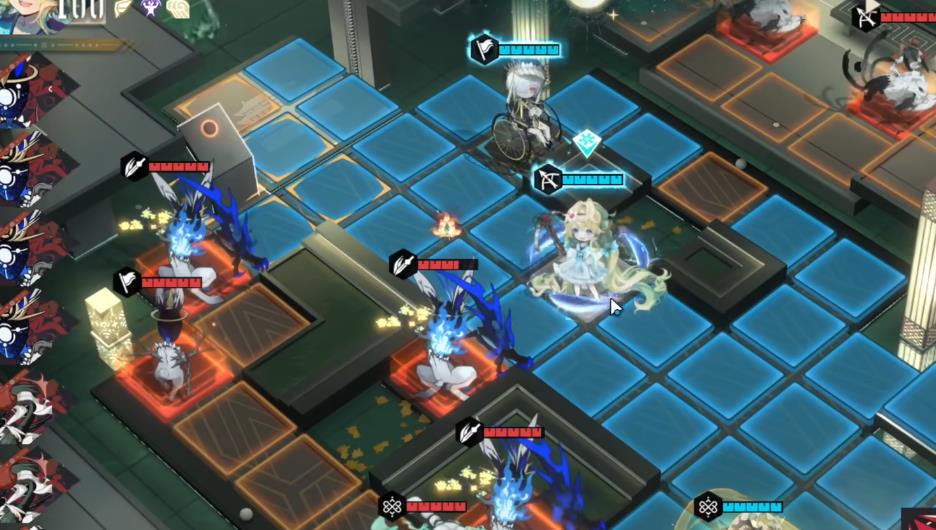Open the blonde character portrait
Image resolution: width=936 pixels, height=530 pixels.
25,15
